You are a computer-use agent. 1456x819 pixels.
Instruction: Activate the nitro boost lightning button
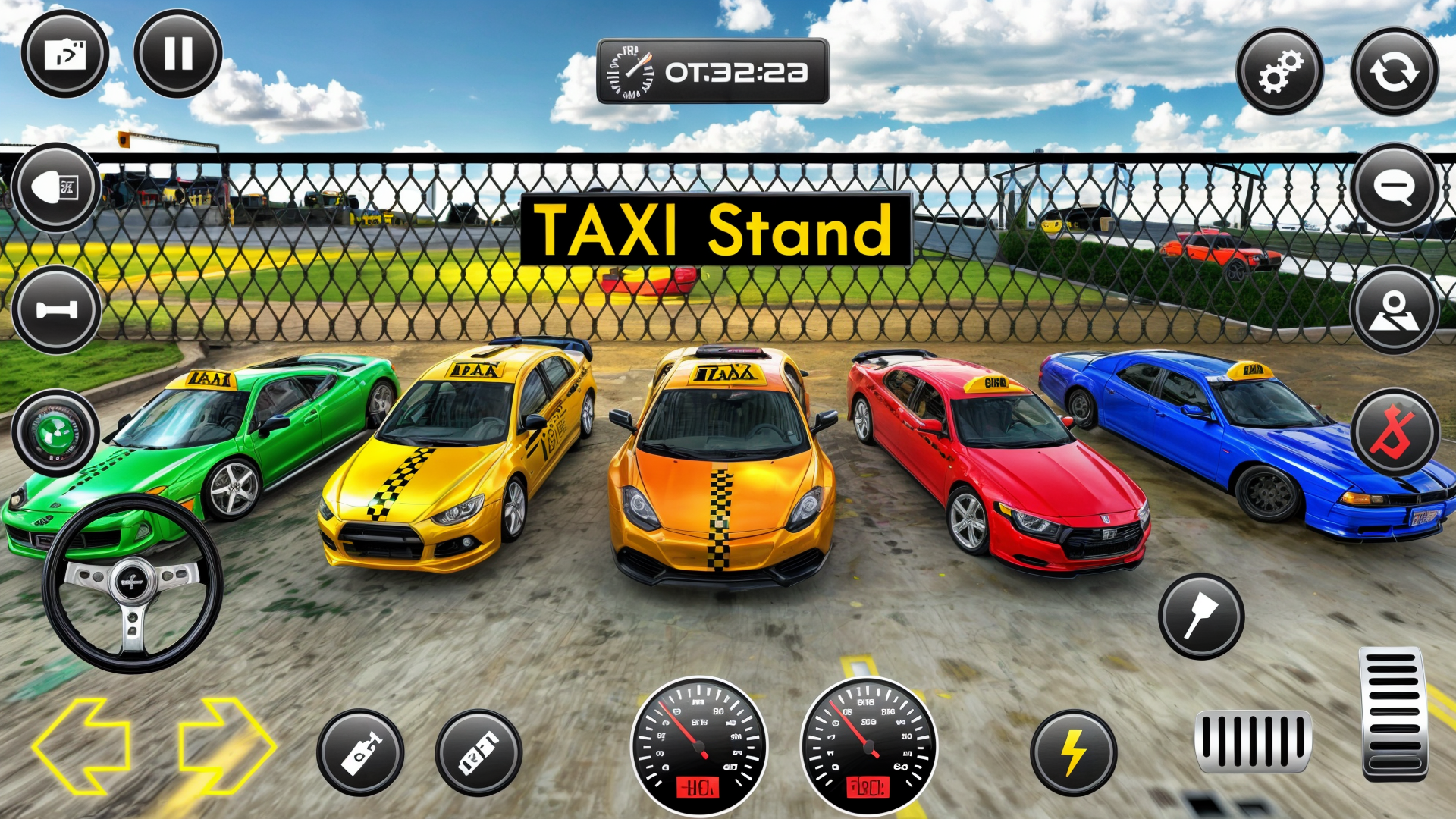tap(1072, 752)
